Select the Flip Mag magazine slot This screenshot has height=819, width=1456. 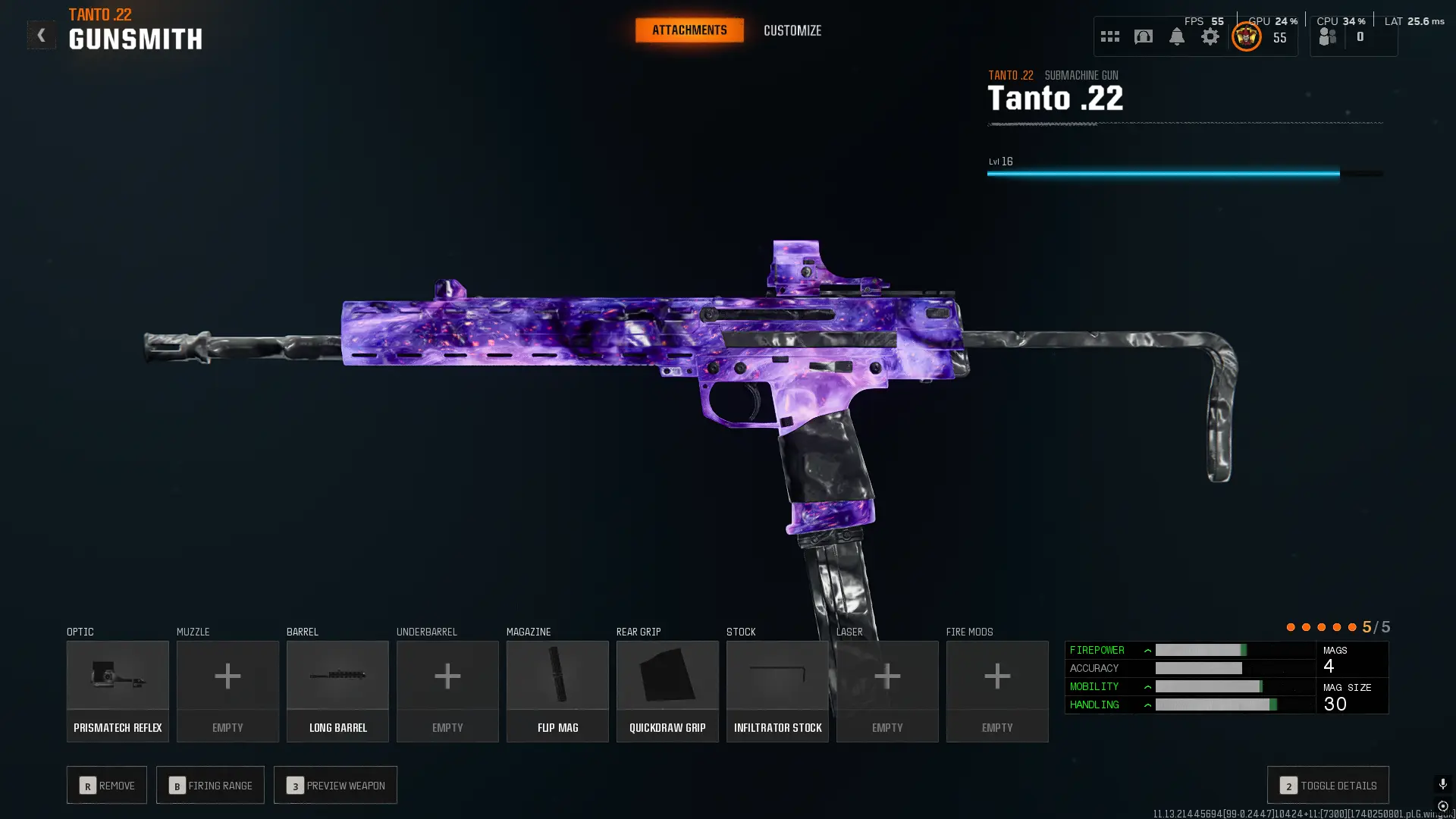pyautogui.click(x=557, y=690)
